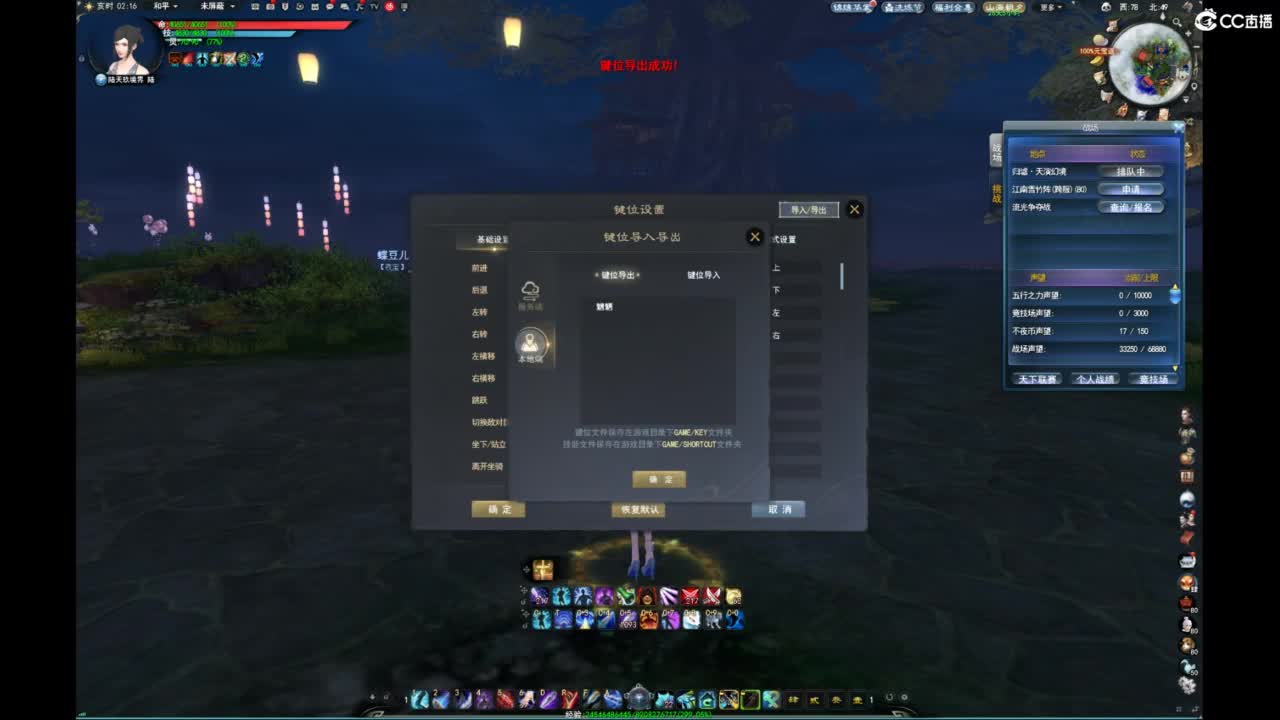
Task: Click the panda event icon on top bar
Action: (x=1105, y=7)
